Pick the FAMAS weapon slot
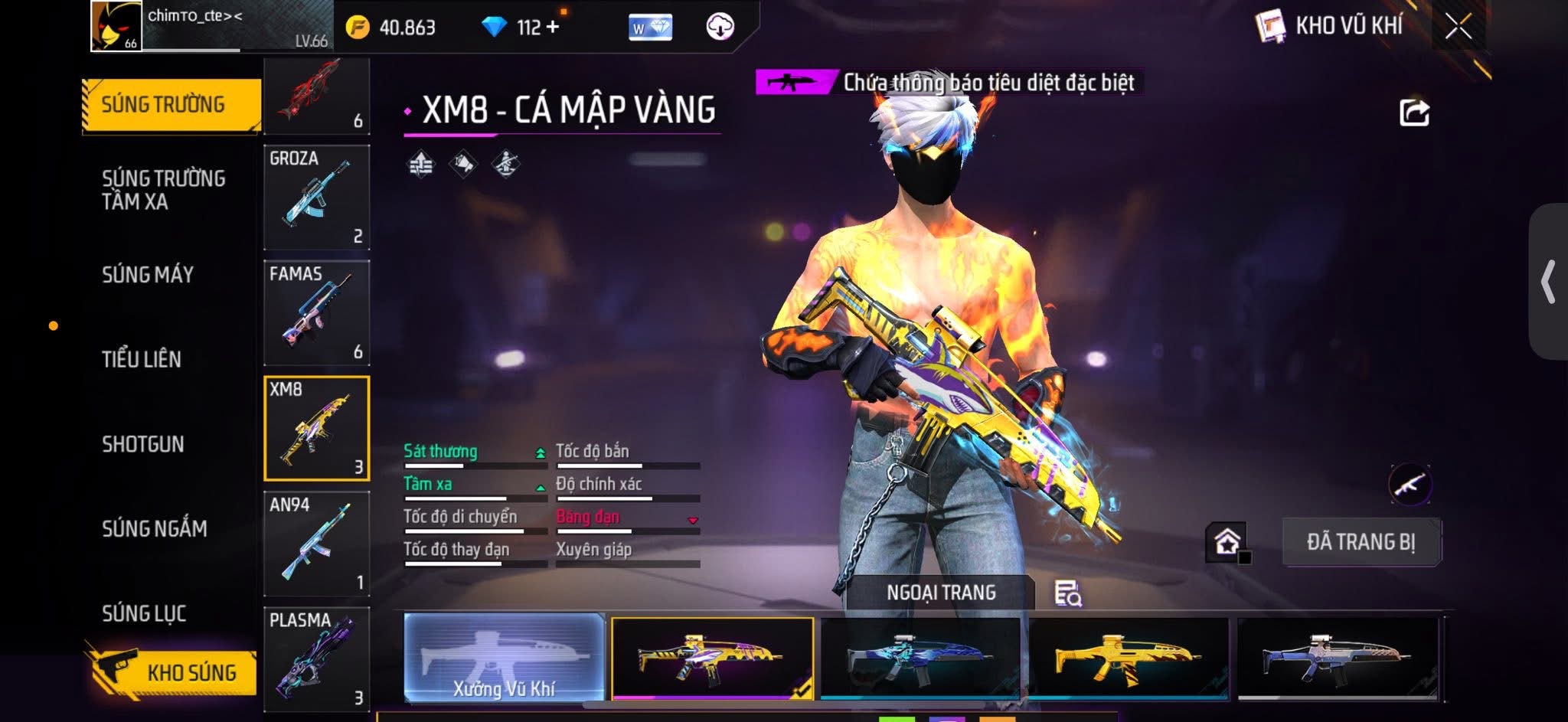This screenshot has height=722, width=1568. point(316,313)
